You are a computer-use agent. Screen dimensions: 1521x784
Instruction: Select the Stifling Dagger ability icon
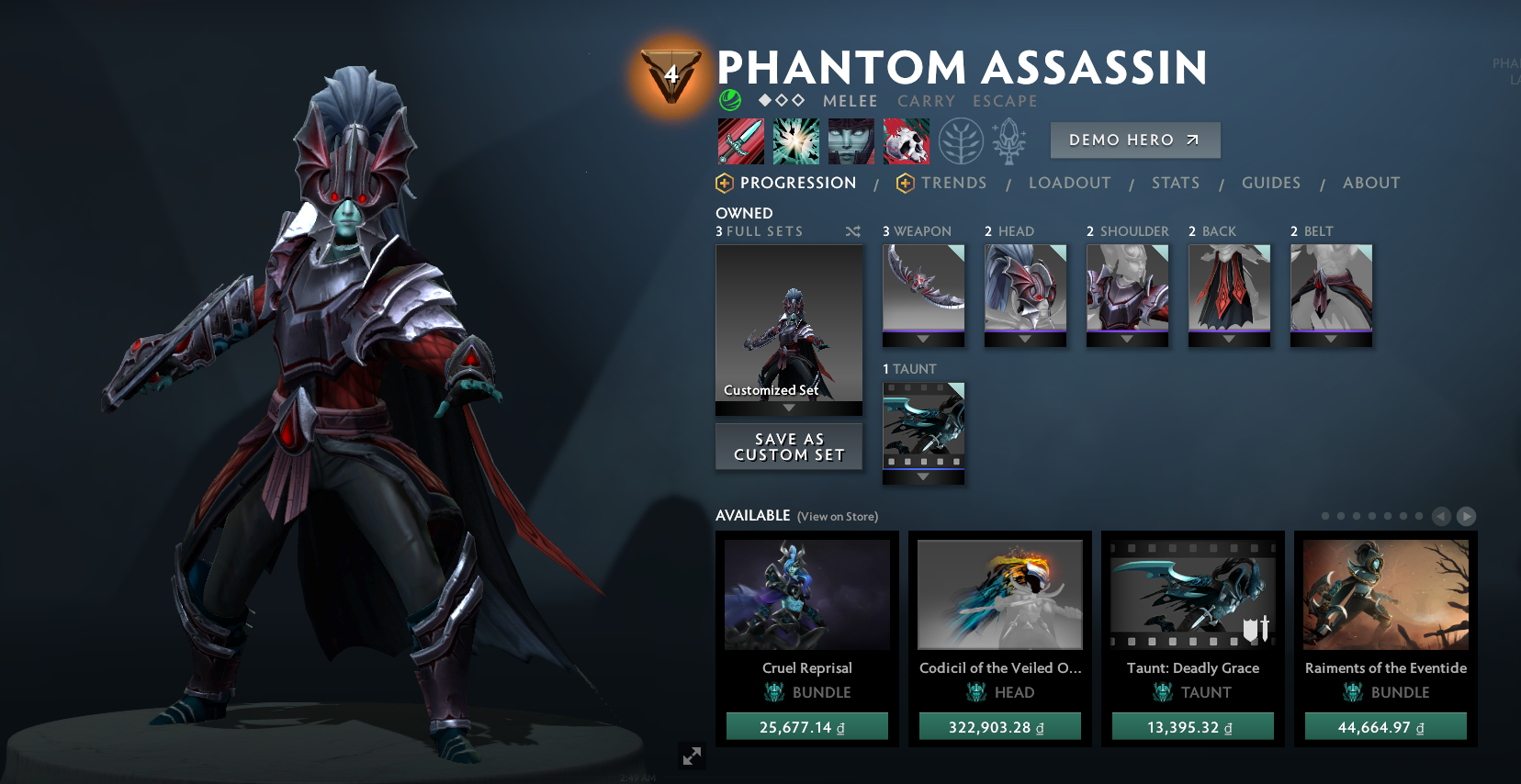(x=740, y=141)
